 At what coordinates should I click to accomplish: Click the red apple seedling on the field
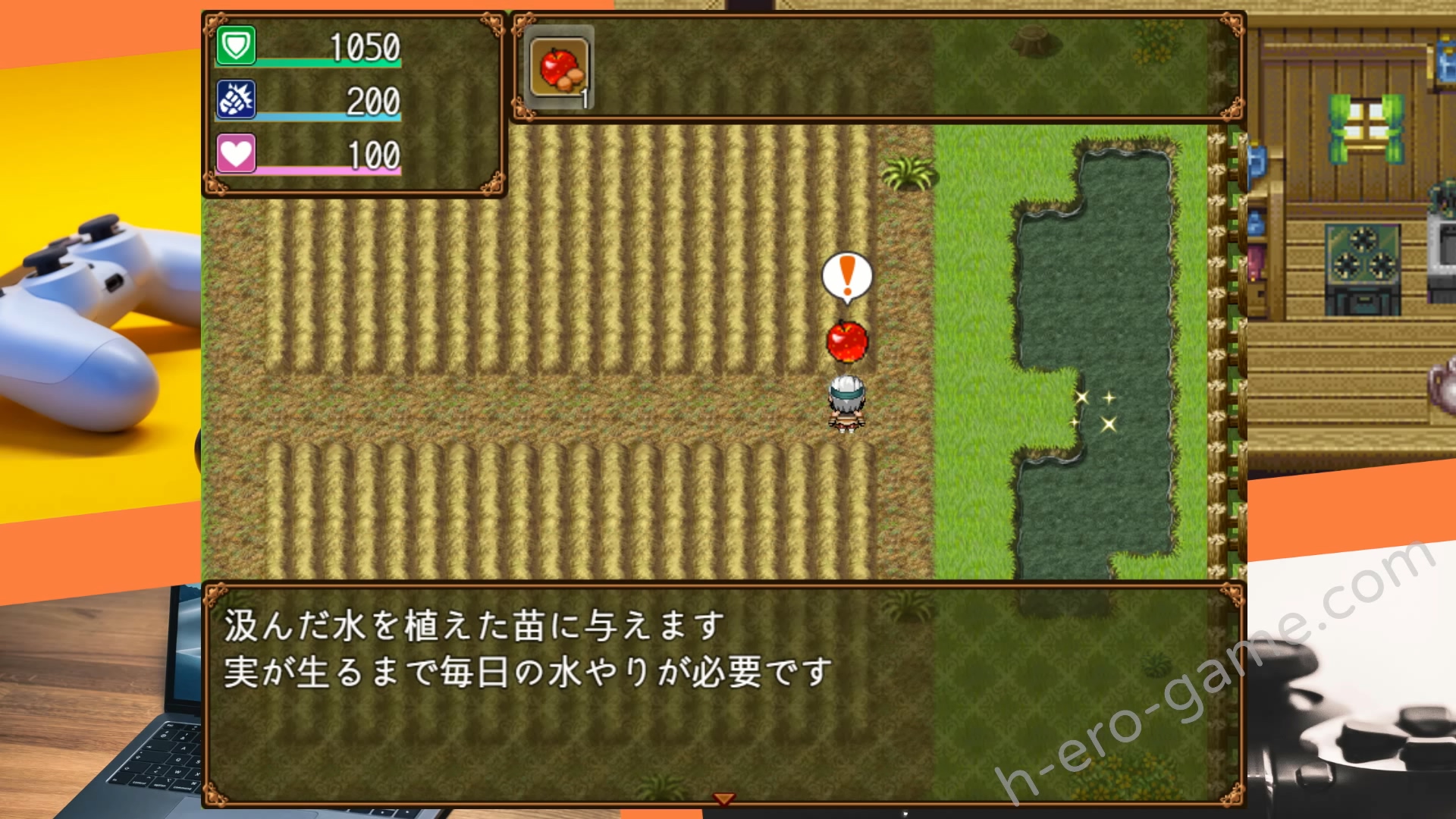pyautogui.click(x=846, y=343)
